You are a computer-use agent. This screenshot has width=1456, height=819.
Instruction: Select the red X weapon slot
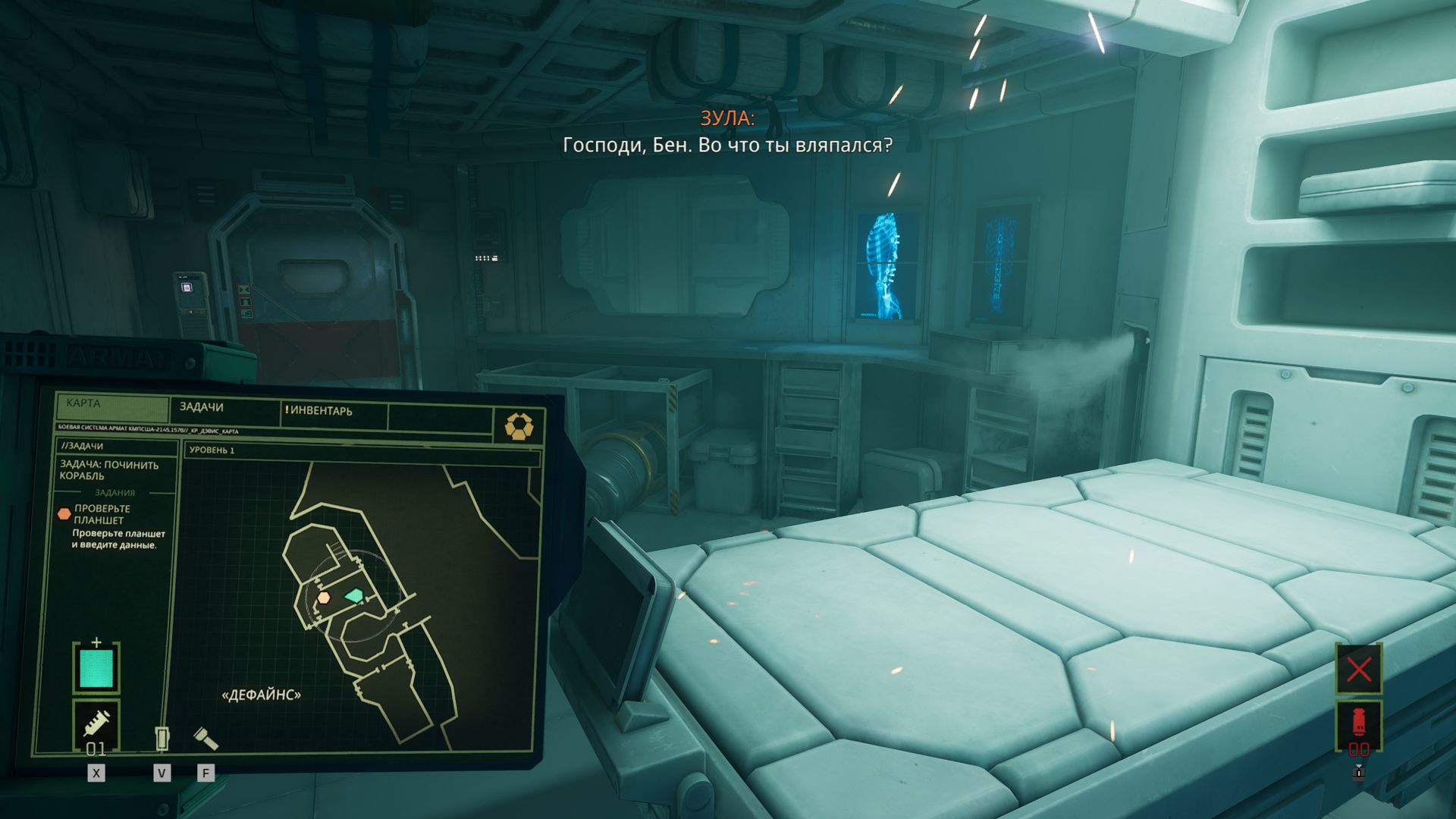1358,670
